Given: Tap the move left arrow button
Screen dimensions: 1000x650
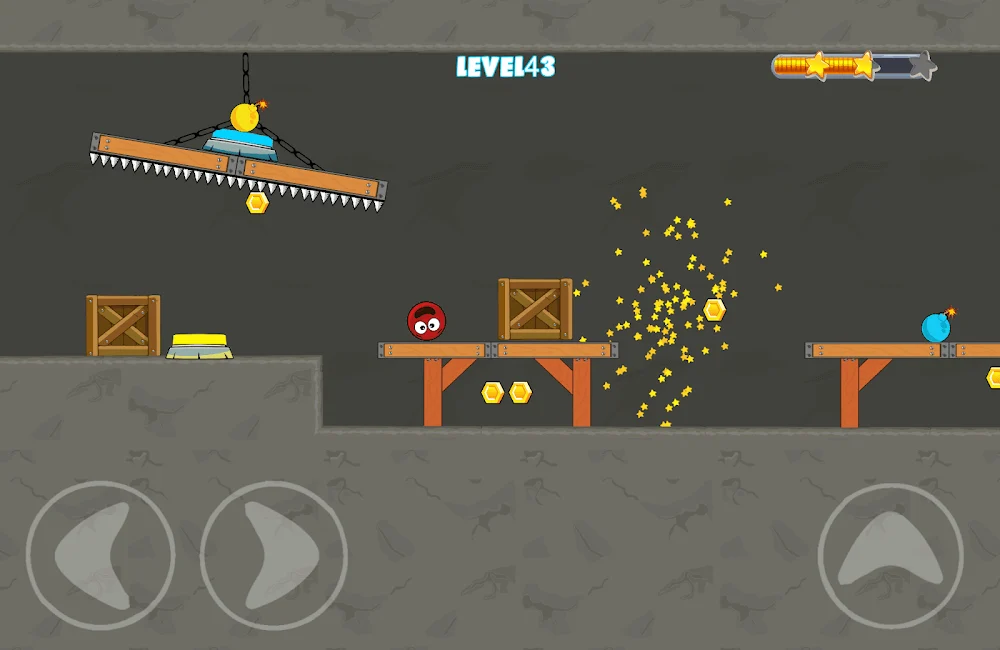Looking at the screenshot, I should click(x=100, y=556).
